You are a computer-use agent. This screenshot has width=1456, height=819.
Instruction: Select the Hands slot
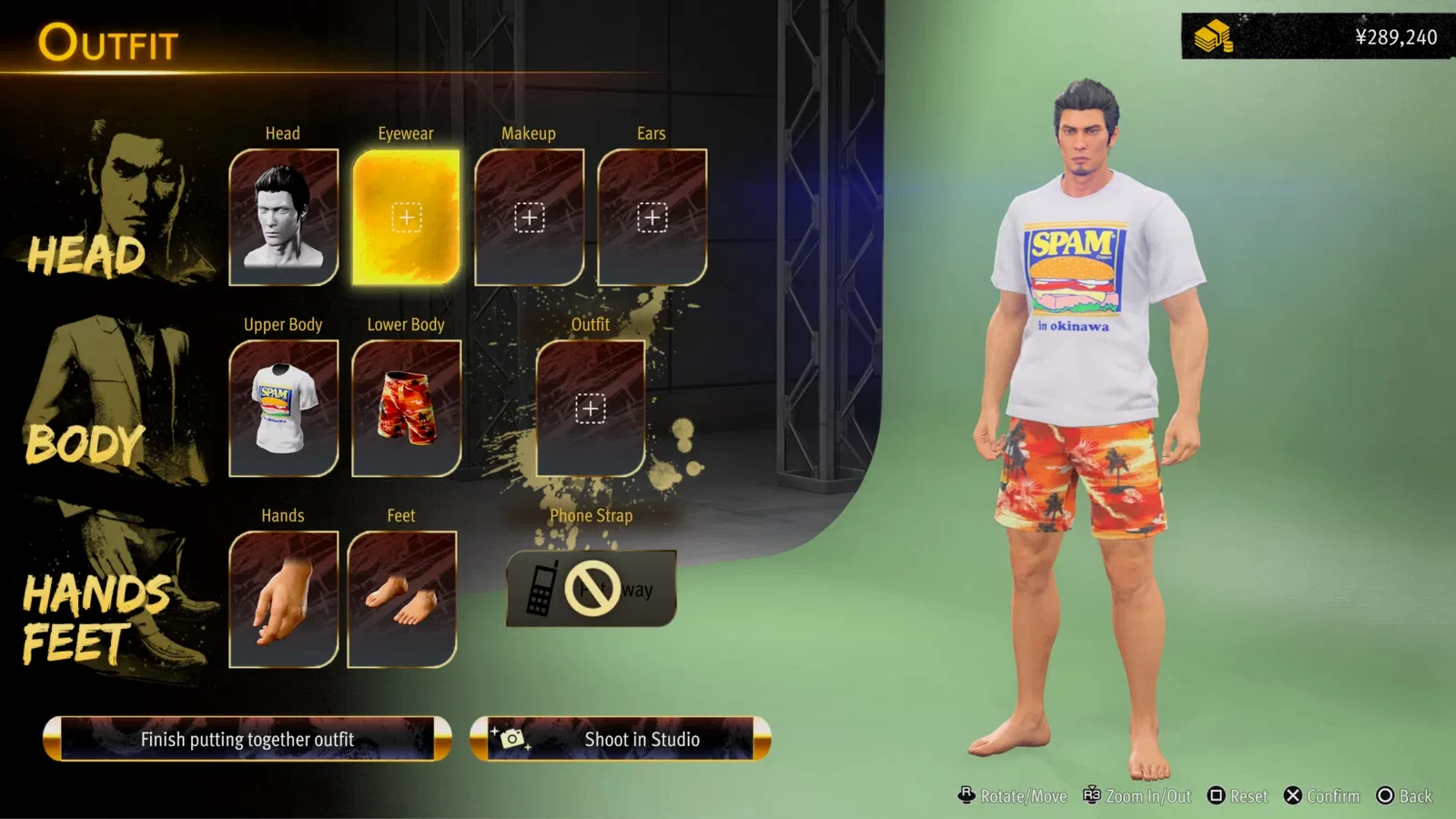coord(283,600)
